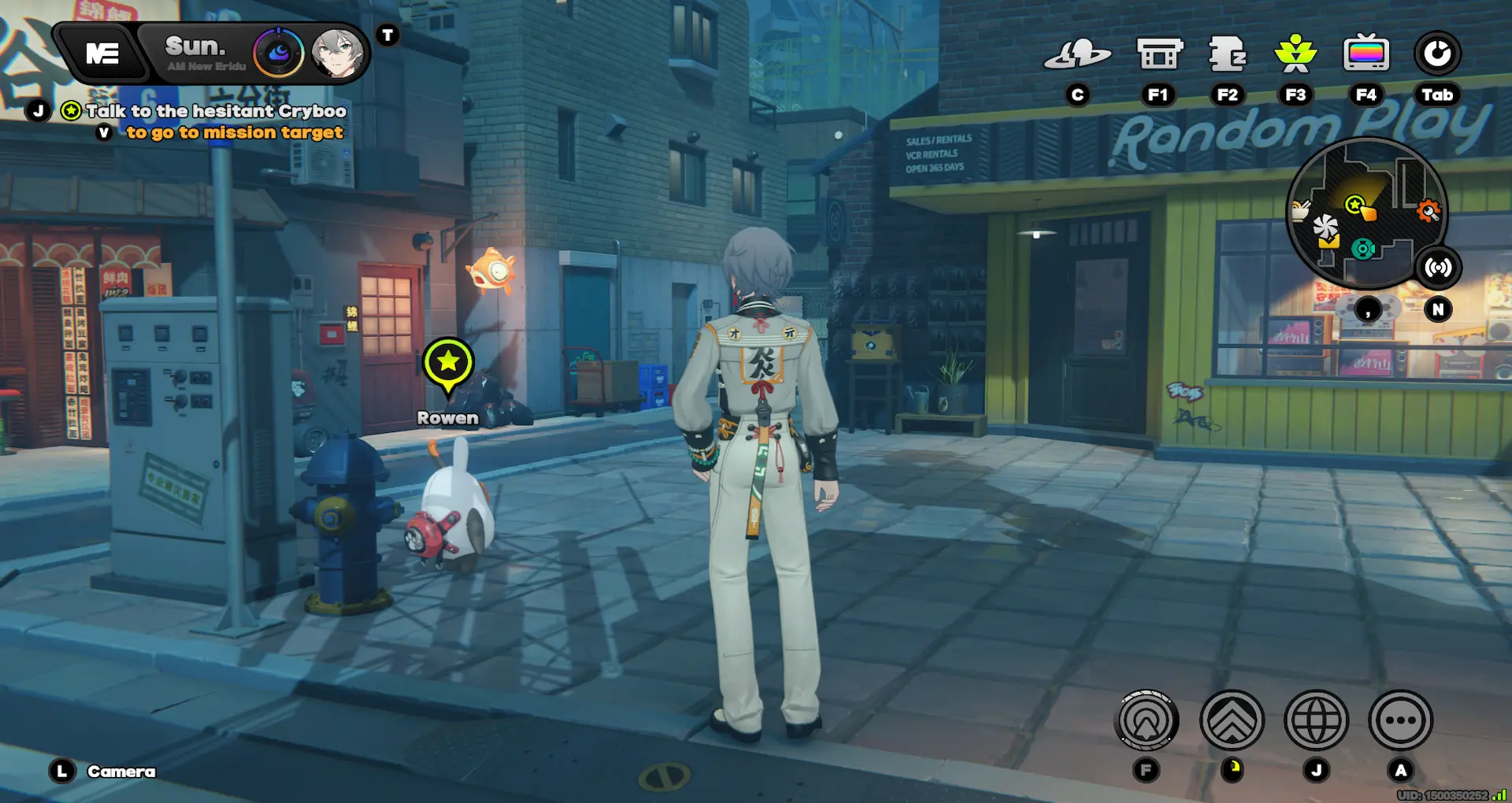Open the three-dots more options button
Image resolution: width=1512 pixels, height=803 pixels.
[1400, 720]
